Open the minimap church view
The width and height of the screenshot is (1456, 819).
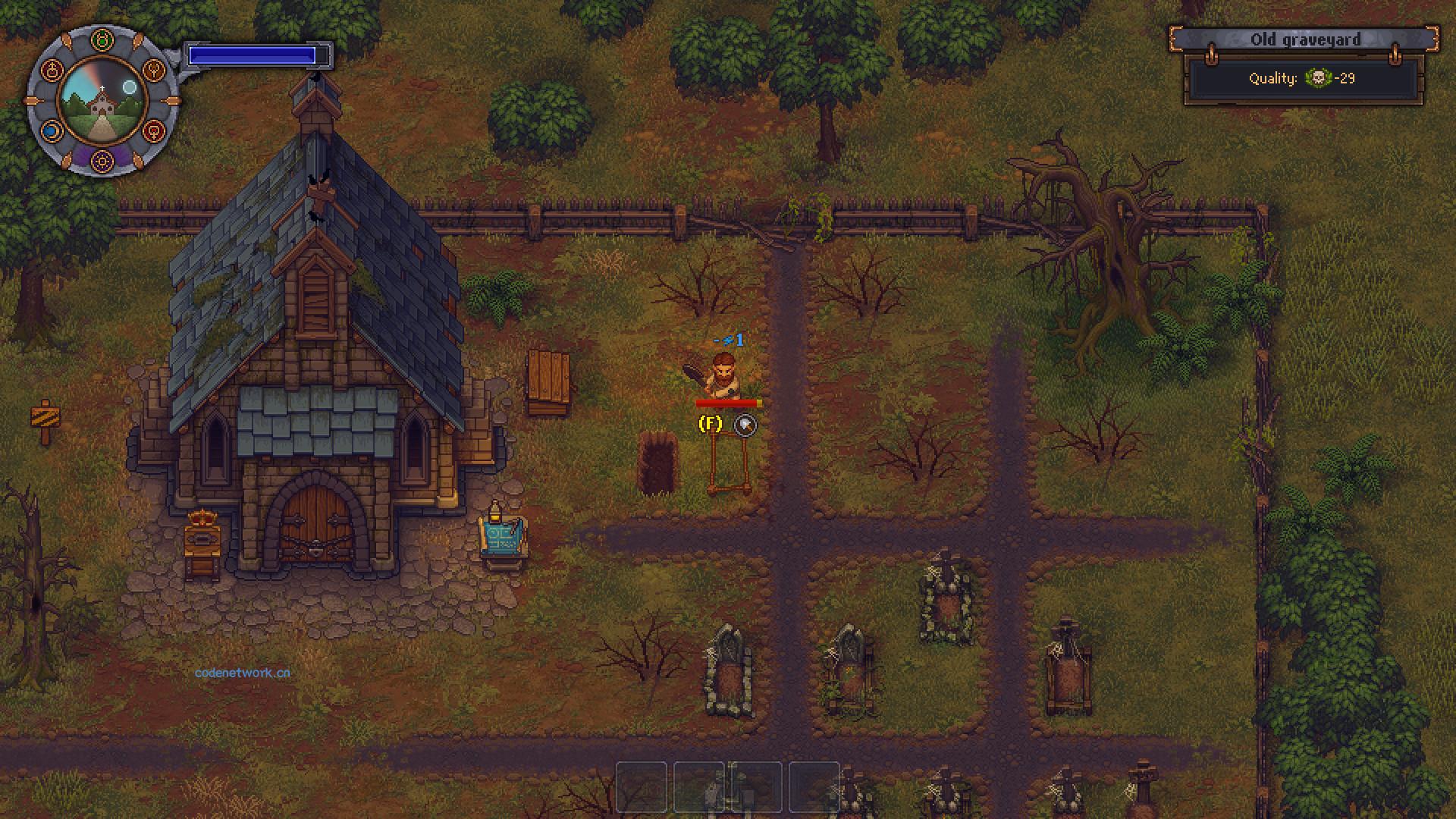pyautogui.click(x=102, y=102)
